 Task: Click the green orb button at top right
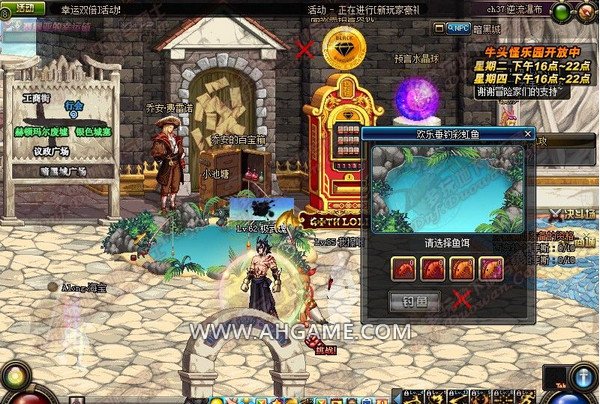(x=562, y=13)
